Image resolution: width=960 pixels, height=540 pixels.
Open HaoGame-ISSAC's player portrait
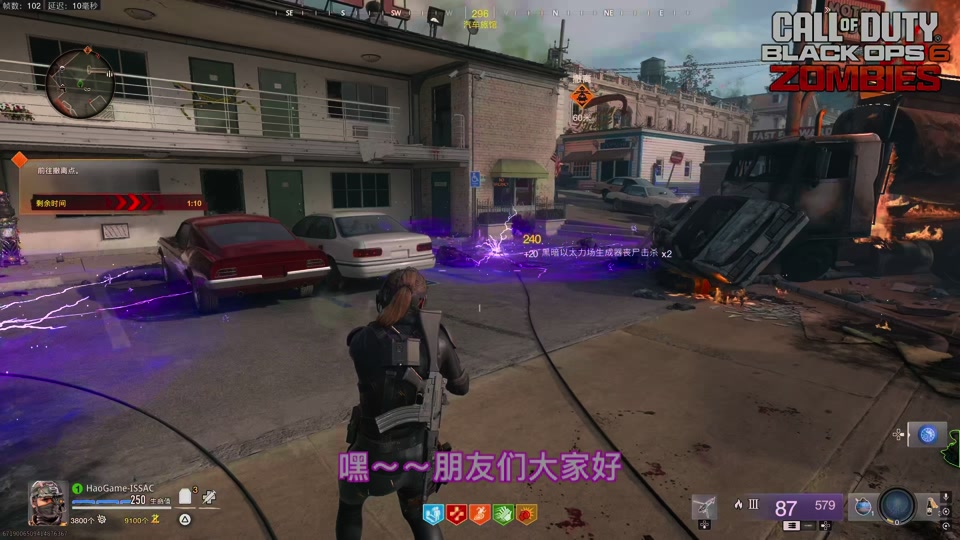(47, 502)
